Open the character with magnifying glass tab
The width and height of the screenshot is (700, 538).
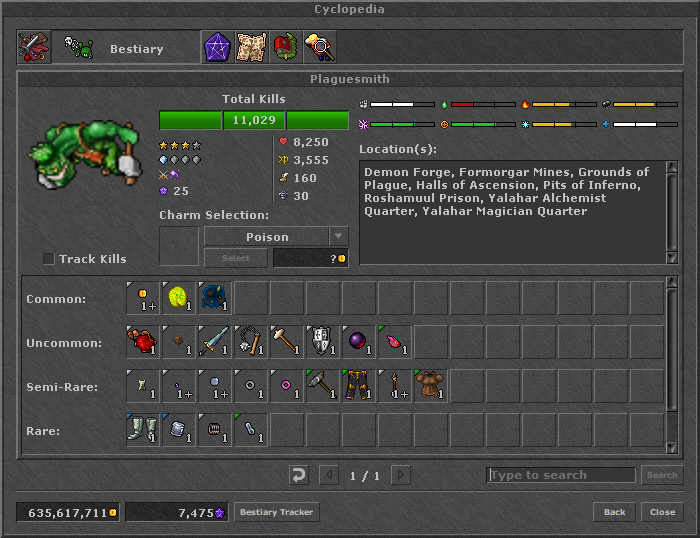click(x=319, y=48)
